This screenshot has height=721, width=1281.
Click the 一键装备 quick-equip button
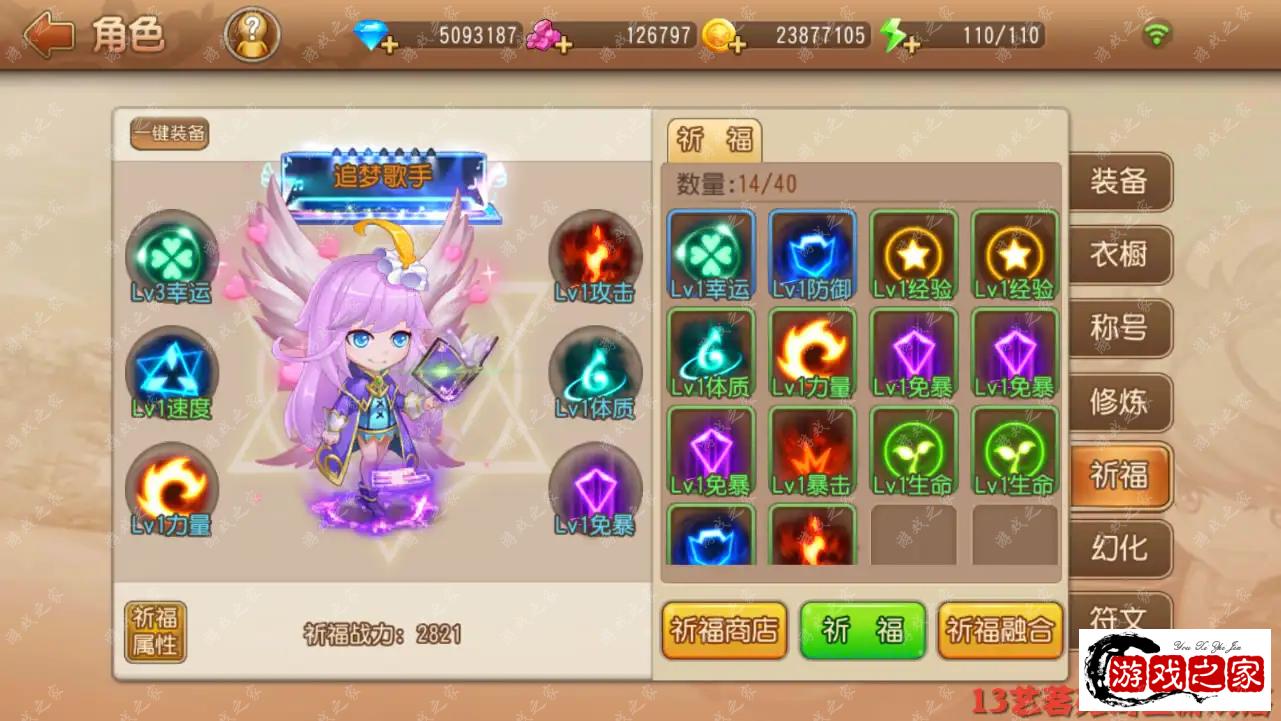(169, 133)
